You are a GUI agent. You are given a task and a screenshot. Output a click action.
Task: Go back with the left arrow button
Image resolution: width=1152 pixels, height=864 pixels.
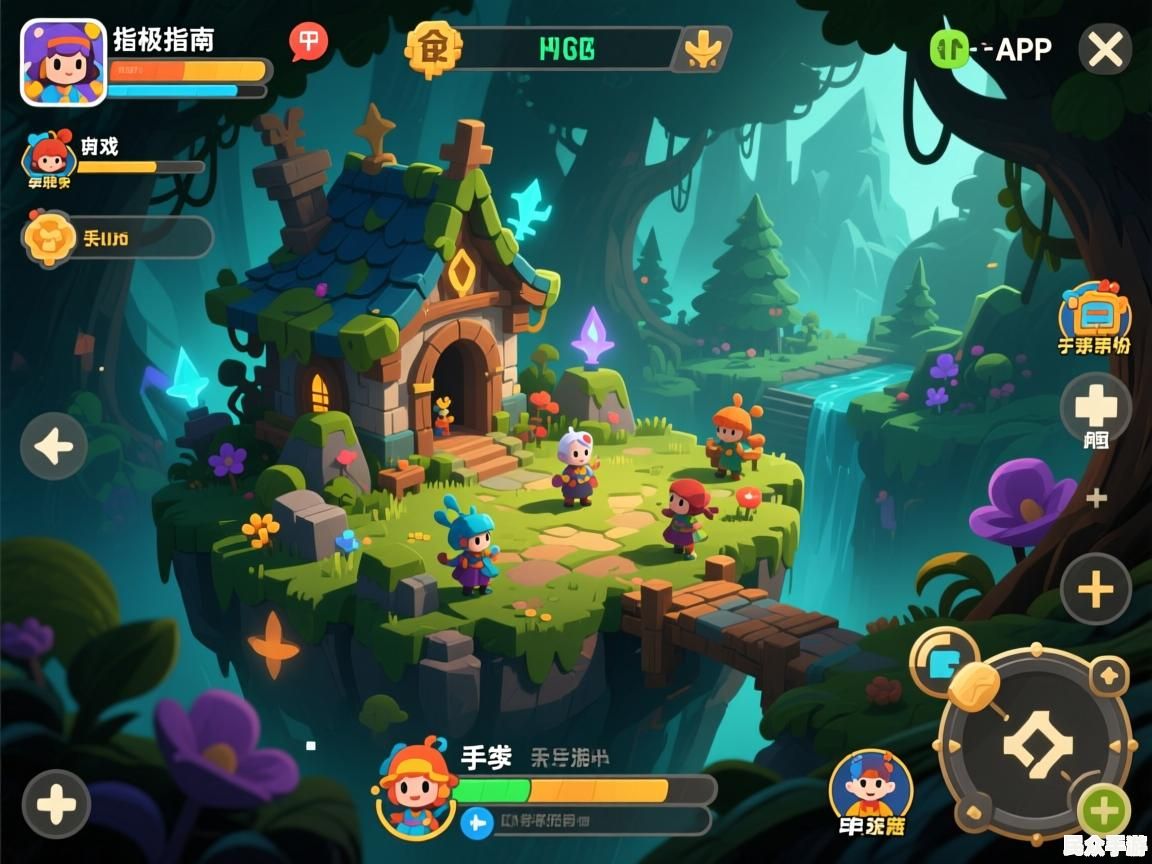(54, 446)
